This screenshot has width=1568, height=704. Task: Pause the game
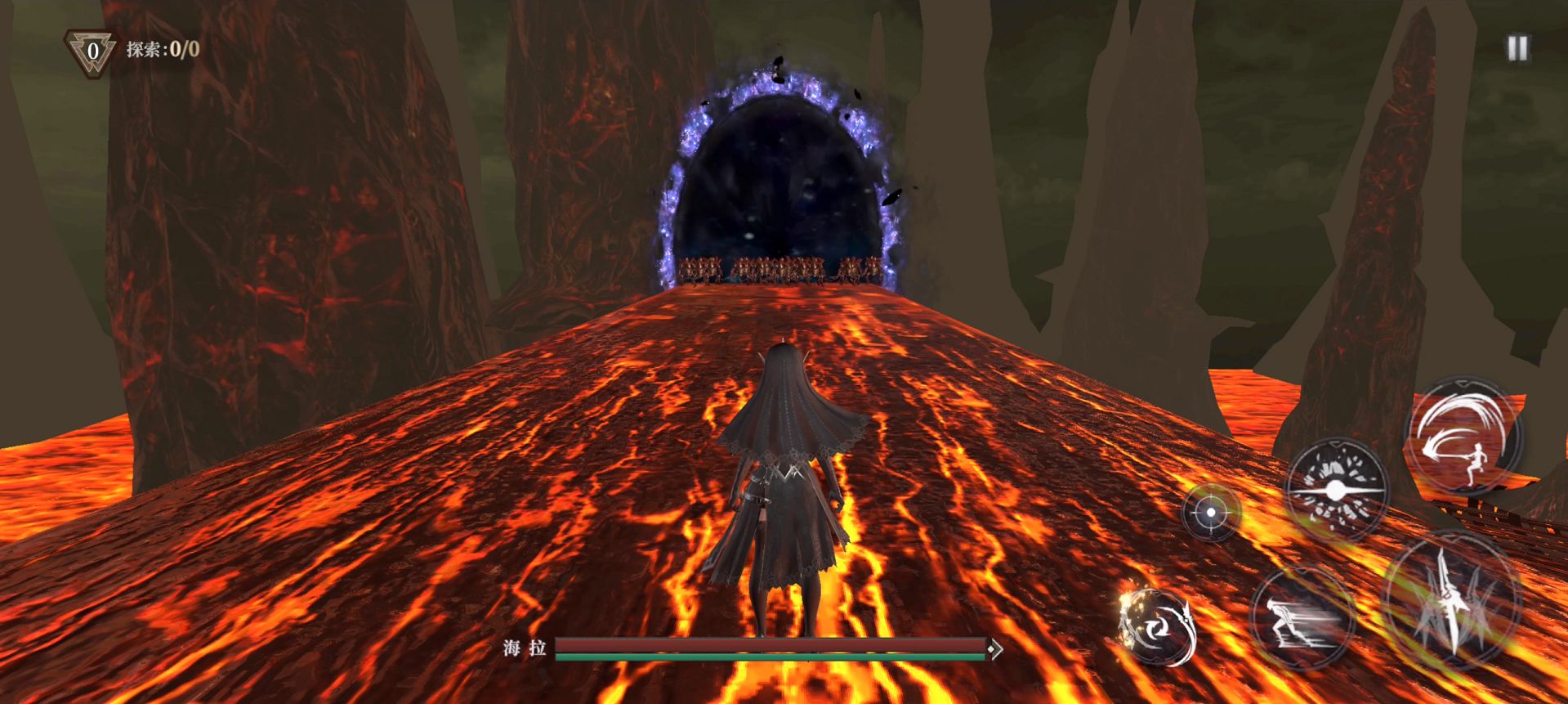(1517, 48)
